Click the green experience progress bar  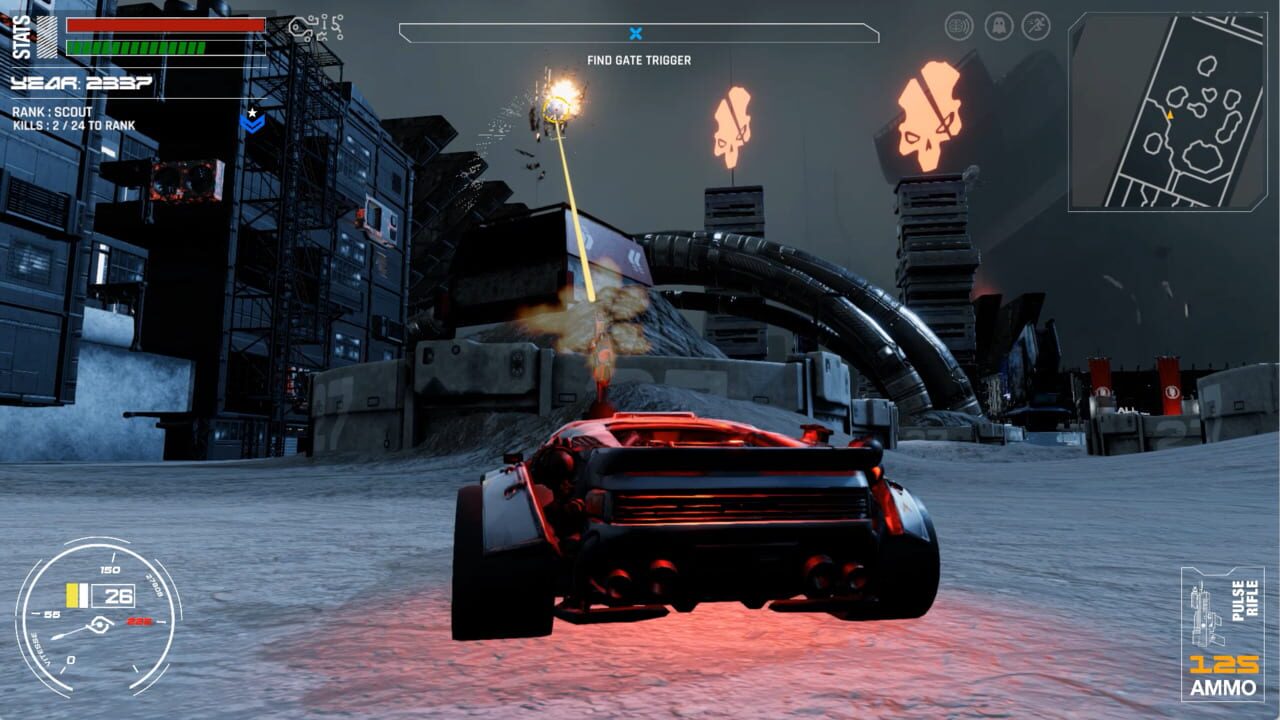133,45
